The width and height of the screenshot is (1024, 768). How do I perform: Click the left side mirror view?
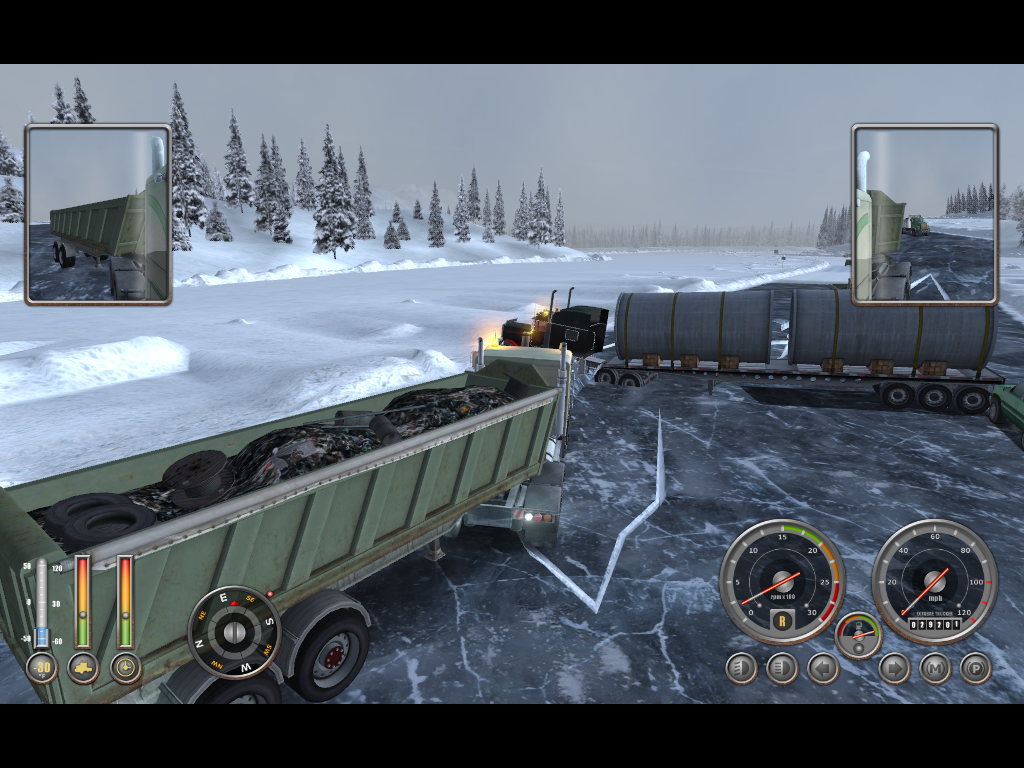pyautogui.click(x=98, y=214)
